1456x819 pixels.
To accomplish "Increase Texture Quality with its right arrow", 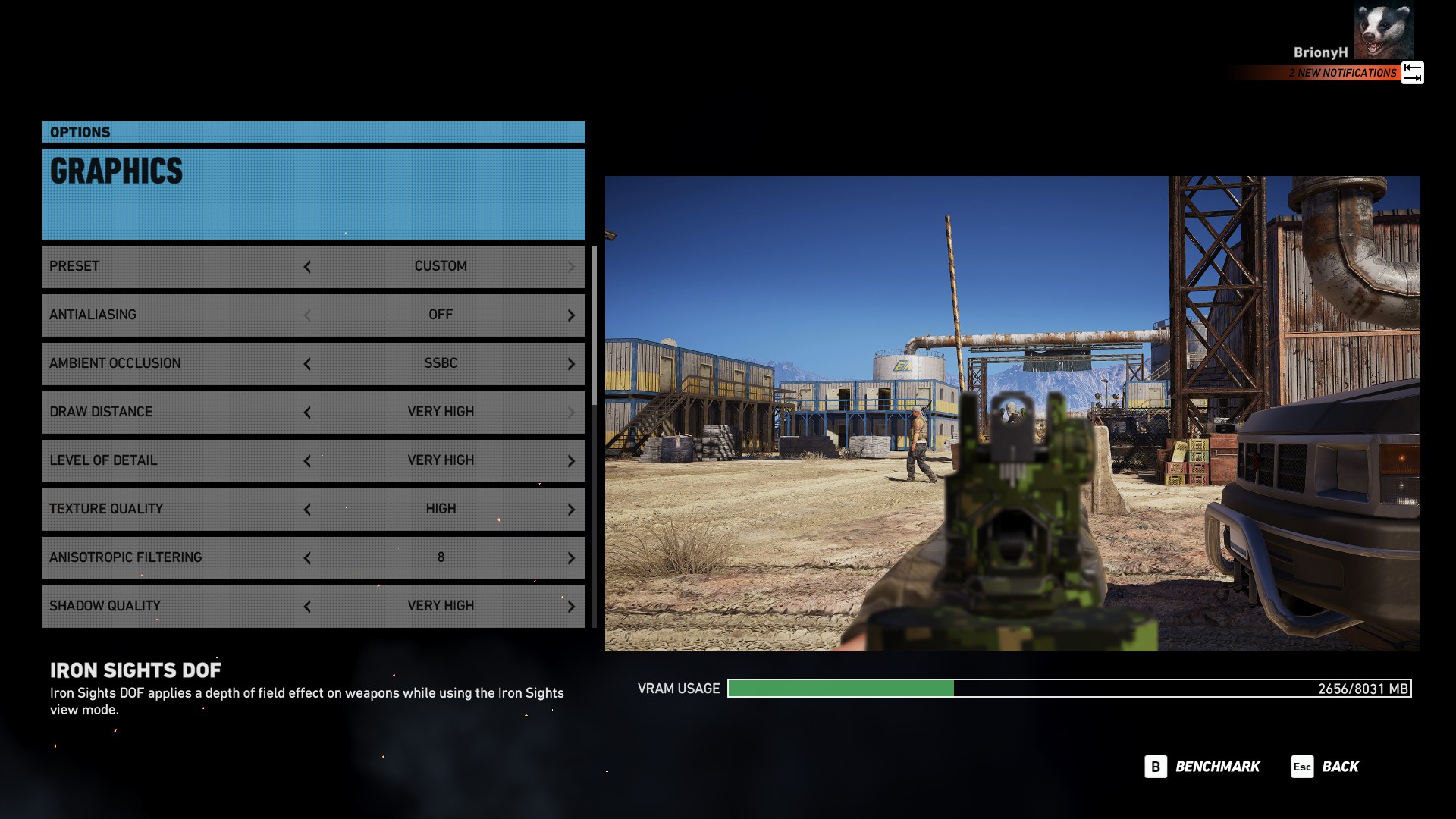I will (571, 510).
